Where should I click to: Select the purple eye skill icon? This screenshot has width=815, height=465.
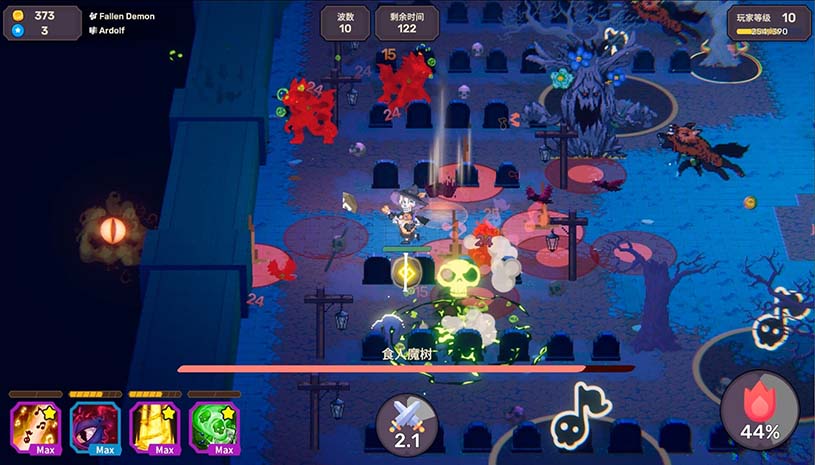(95, 427)
